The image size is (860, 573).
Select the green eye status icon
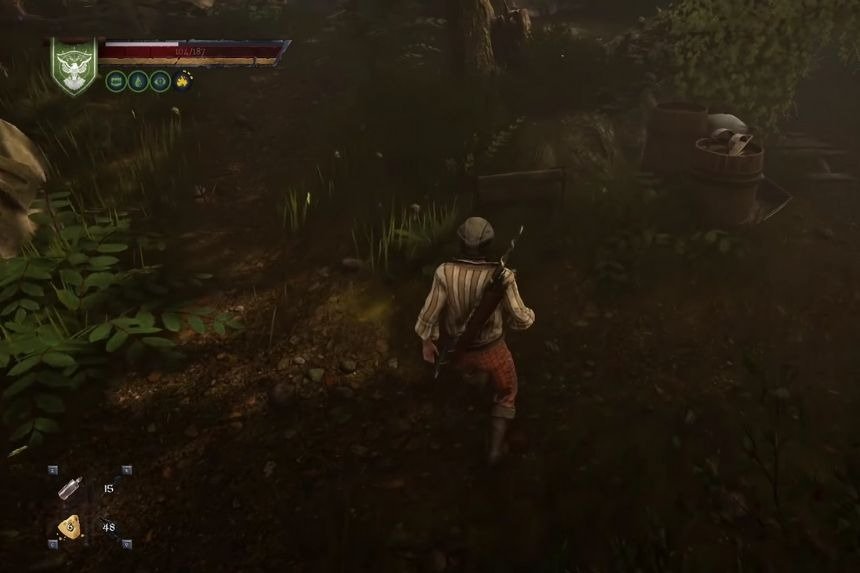pyautogui.click(x=160, y=82)
